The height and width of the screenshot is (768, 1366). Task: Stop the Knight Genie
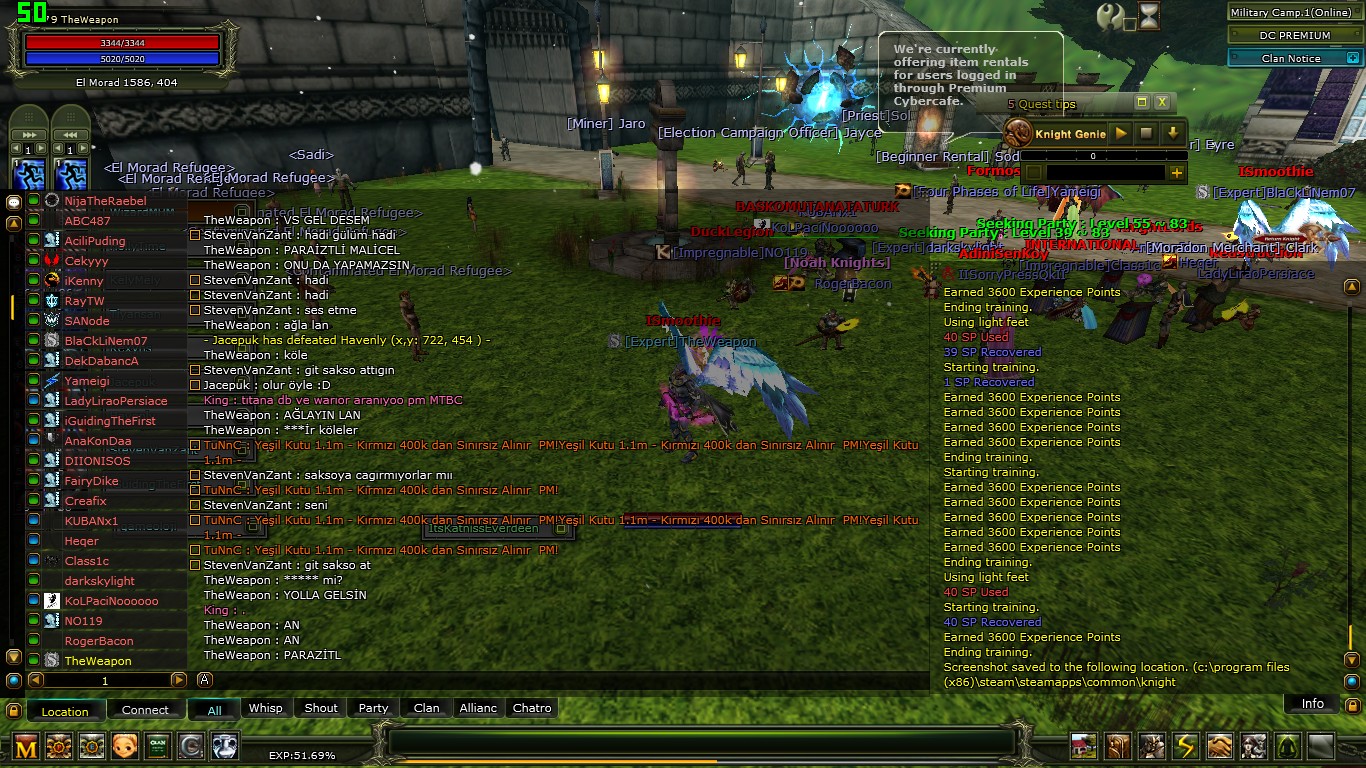point(1146,133)
